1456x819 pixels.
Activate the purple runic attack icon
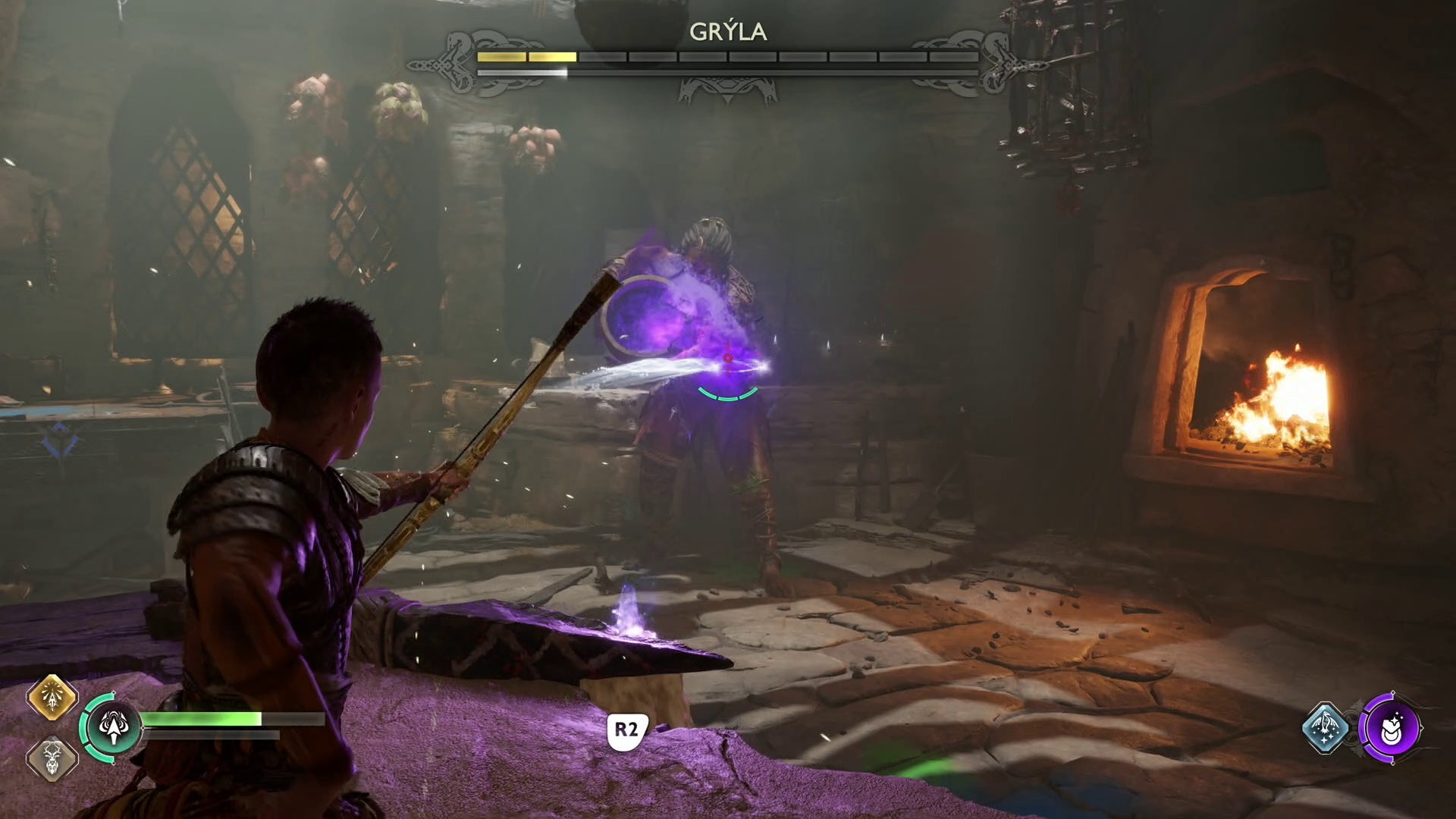coord(1393,728)
